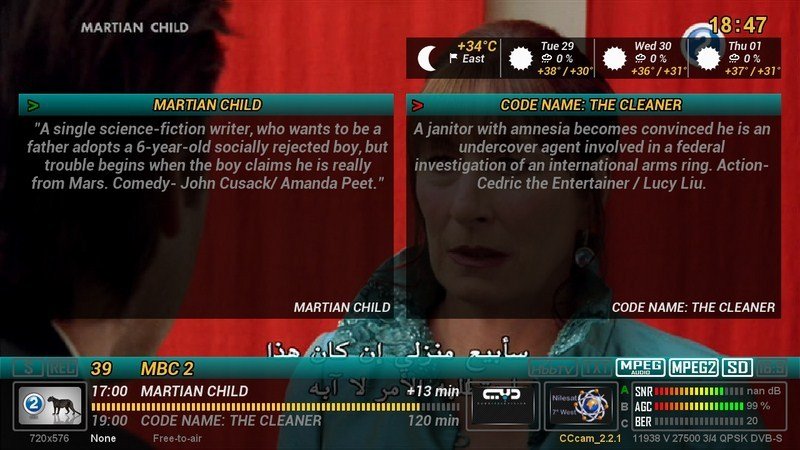The image size is (800, 450).
Task: Select the MBC 2 channel name
Action: 167,368
